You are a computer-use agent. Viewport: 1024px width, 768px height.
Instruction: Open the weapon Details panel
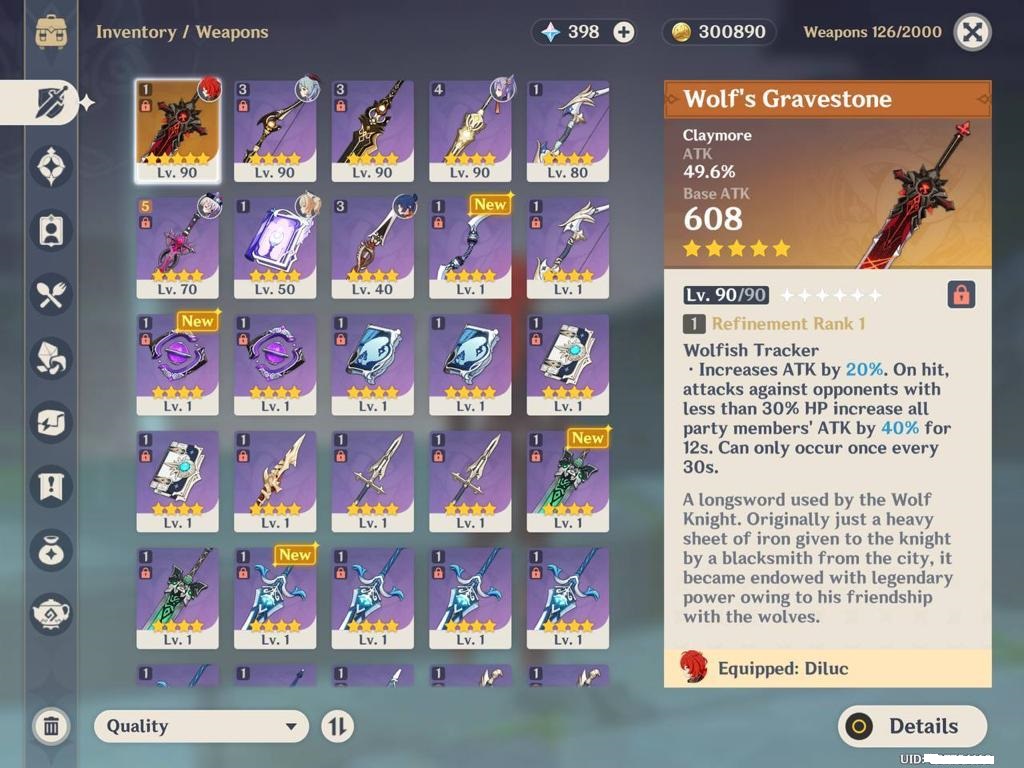[911, 727]
